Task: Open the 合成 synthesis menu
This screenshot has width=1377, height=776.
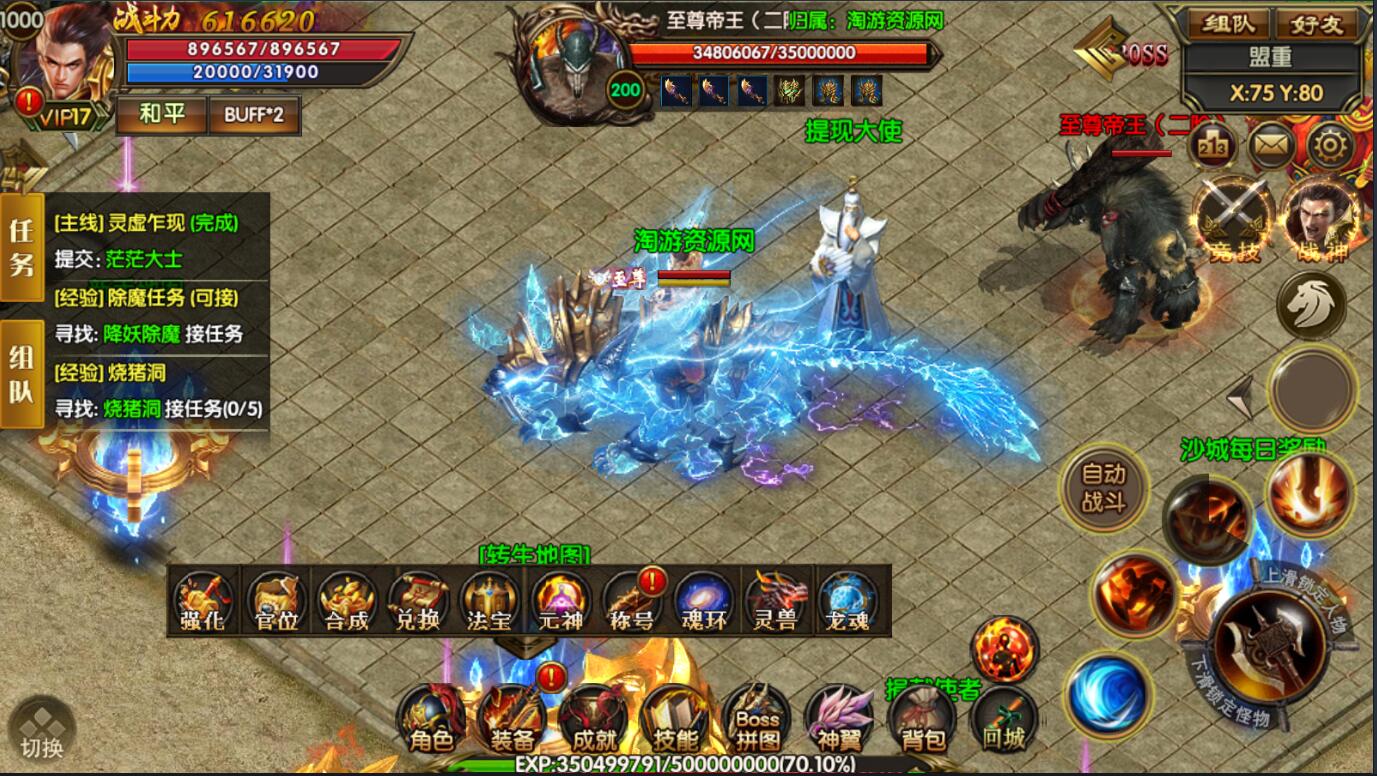Action: click(347, 602)
